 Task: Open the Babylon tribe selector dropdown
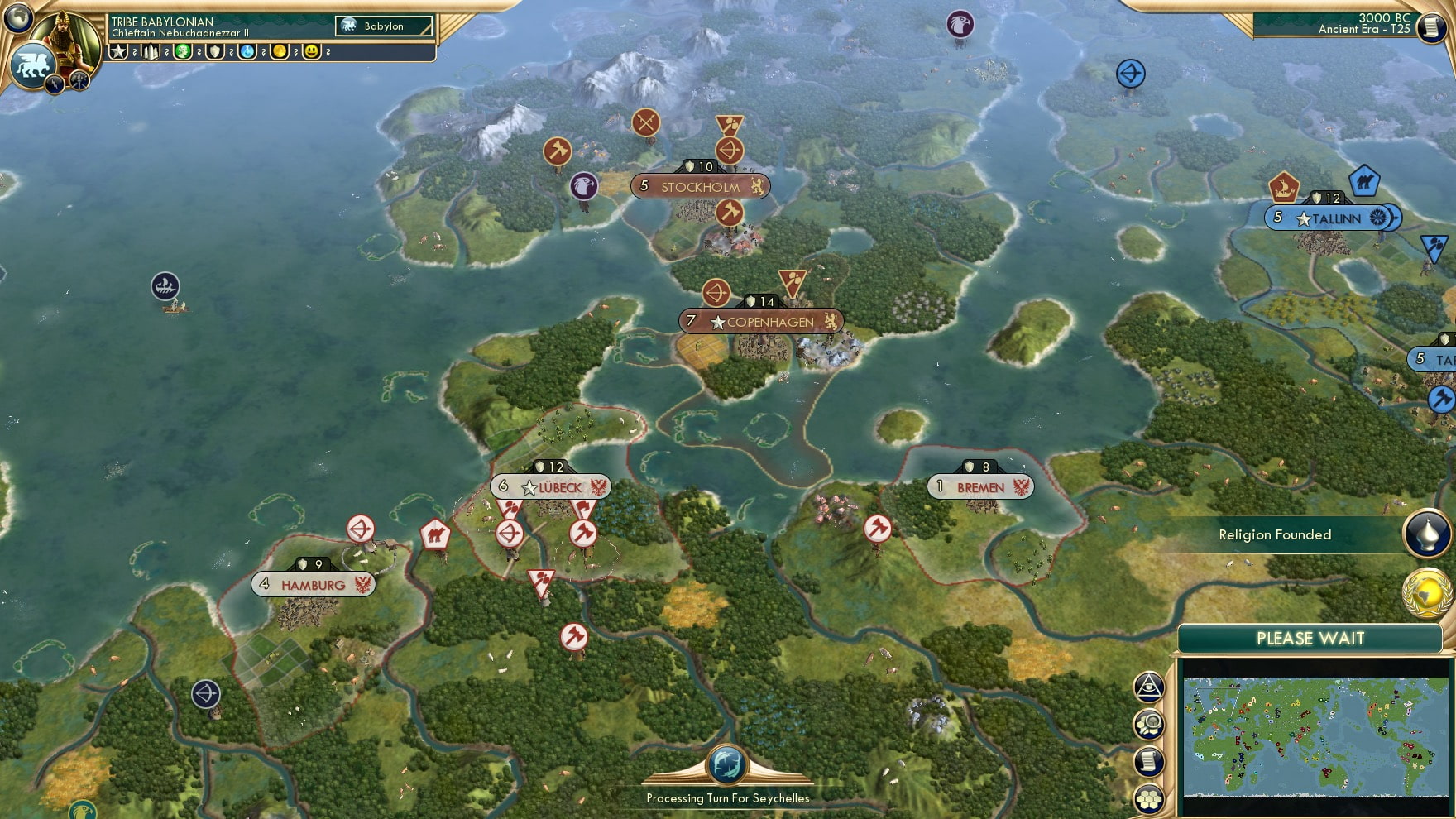coord(381,26)
